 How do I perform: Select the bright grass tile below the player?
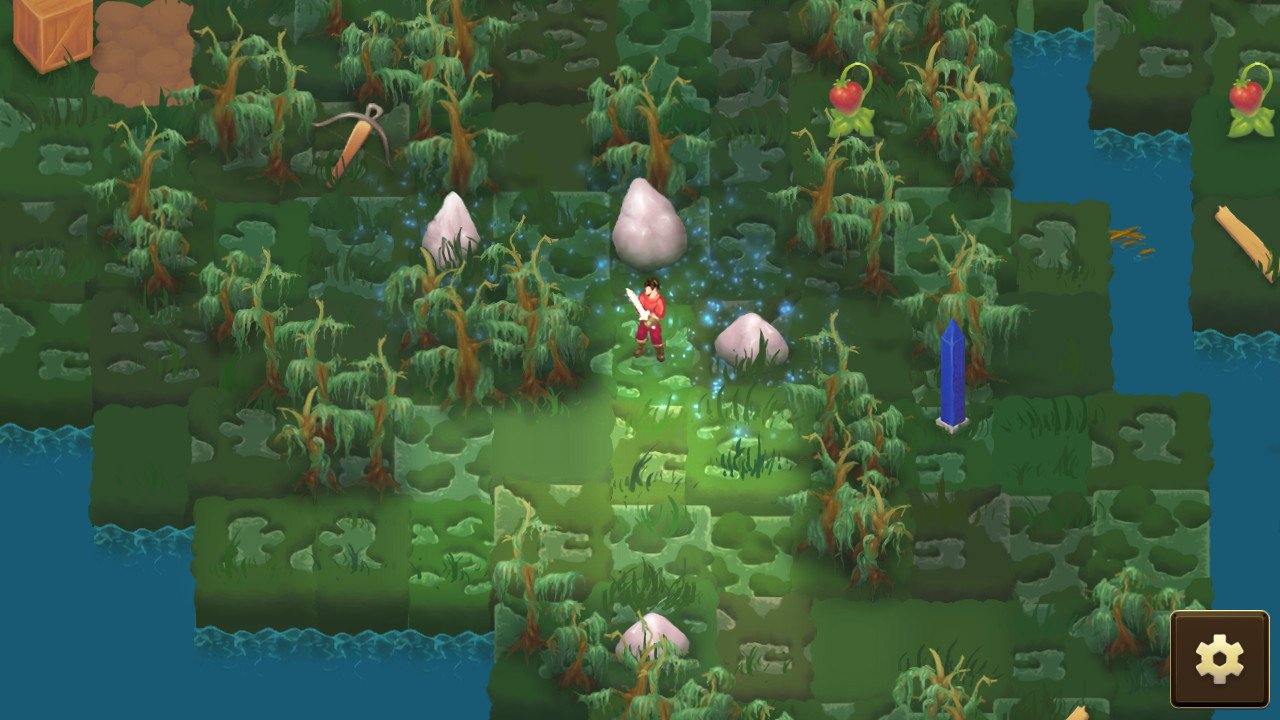coord(660,430)
